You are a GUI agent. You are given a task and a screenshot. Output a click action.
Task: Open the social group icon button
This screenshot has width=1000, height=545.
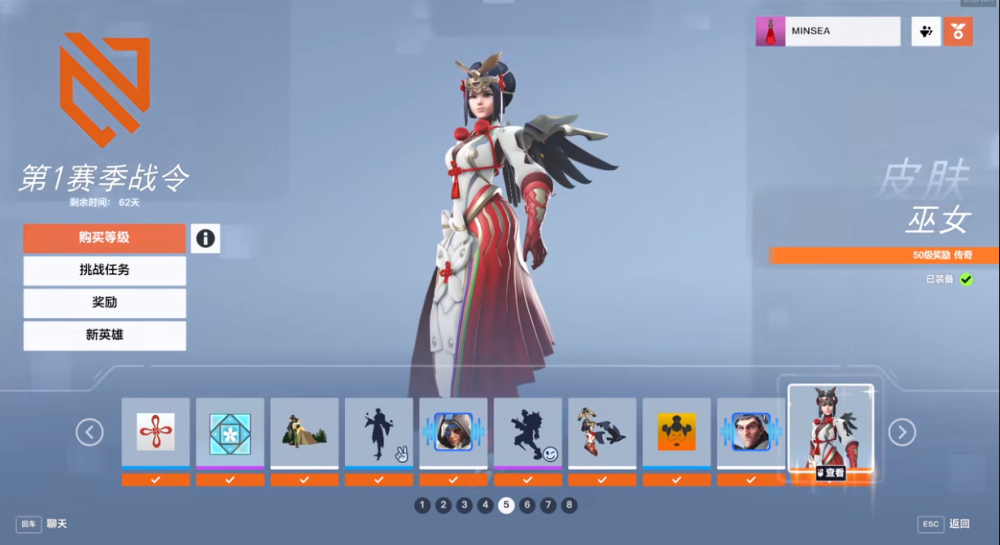tap(925, 31)
